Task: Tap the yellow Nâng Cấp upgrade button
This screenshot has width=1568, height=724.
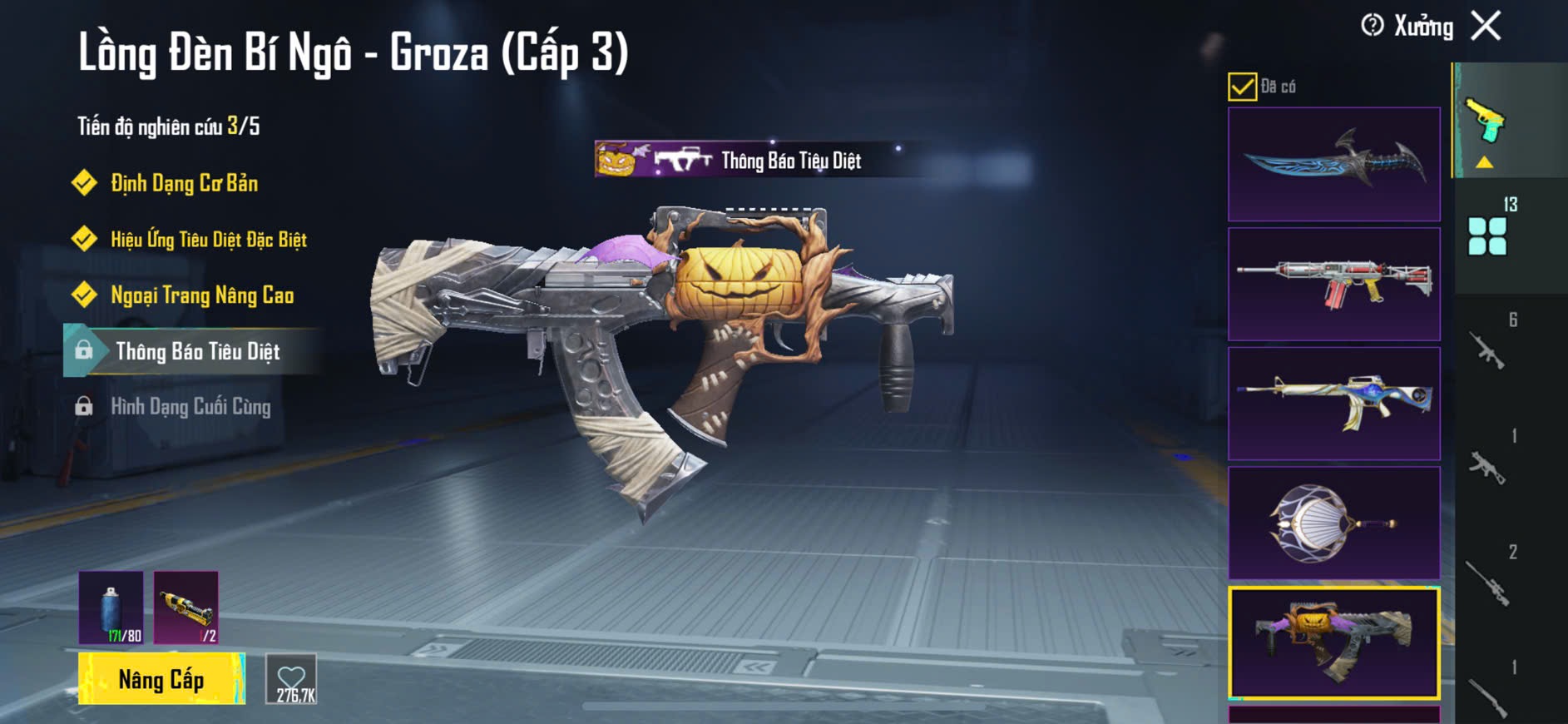Action: coord(161,679)
